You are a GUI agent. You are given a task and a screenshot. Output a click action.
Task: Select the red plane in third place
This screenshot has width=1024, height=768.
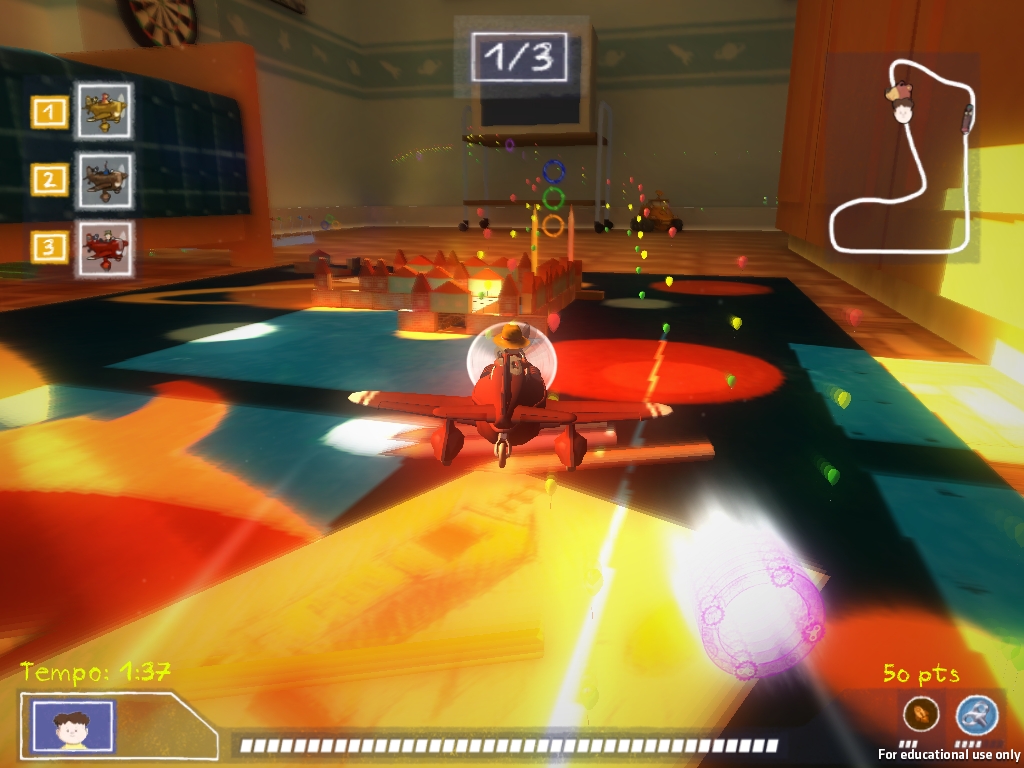[x=105, y=247]
